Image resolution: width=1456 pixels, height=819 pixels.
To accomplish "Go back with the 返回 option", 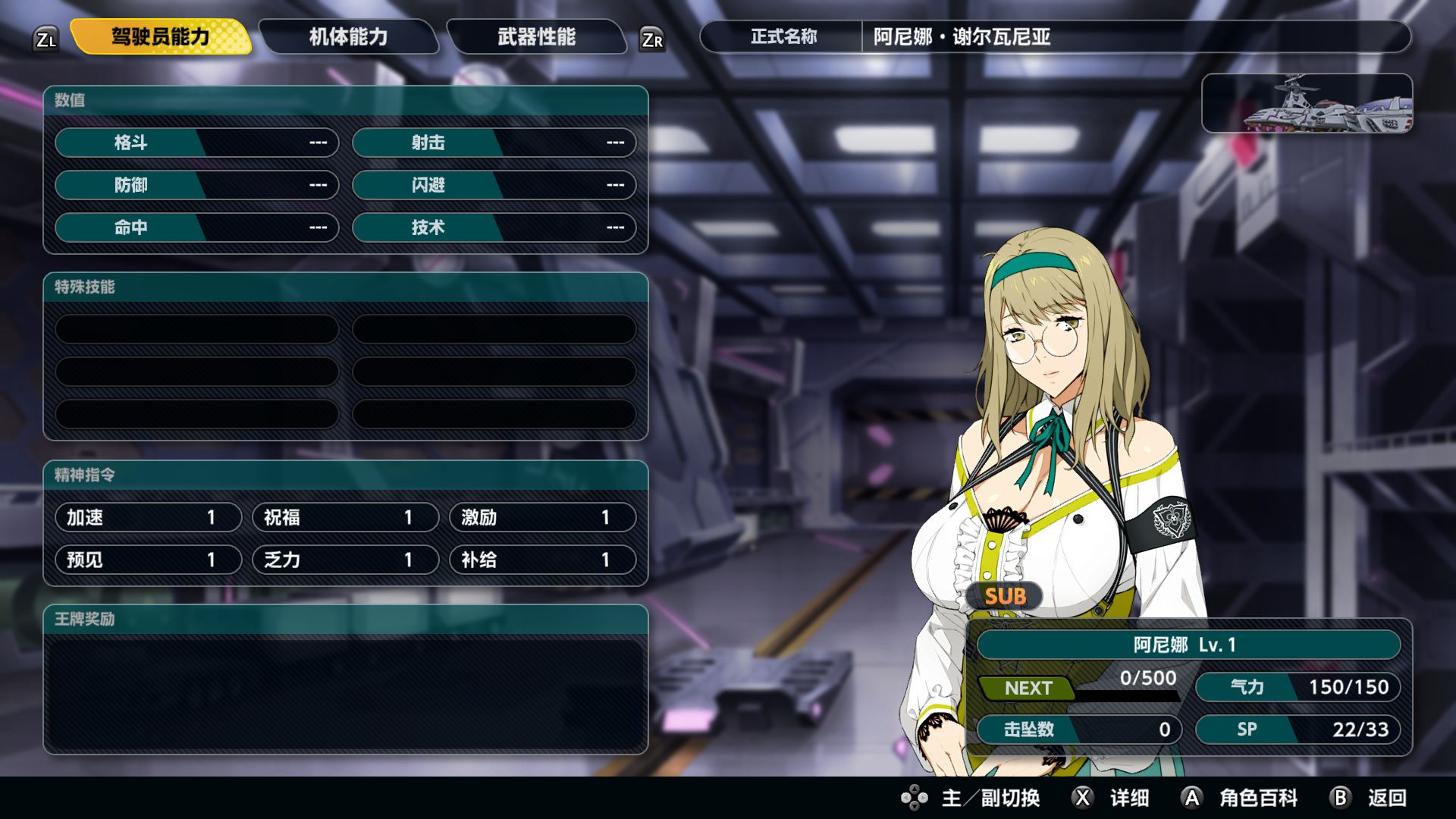I will (x=1370, y=798).
